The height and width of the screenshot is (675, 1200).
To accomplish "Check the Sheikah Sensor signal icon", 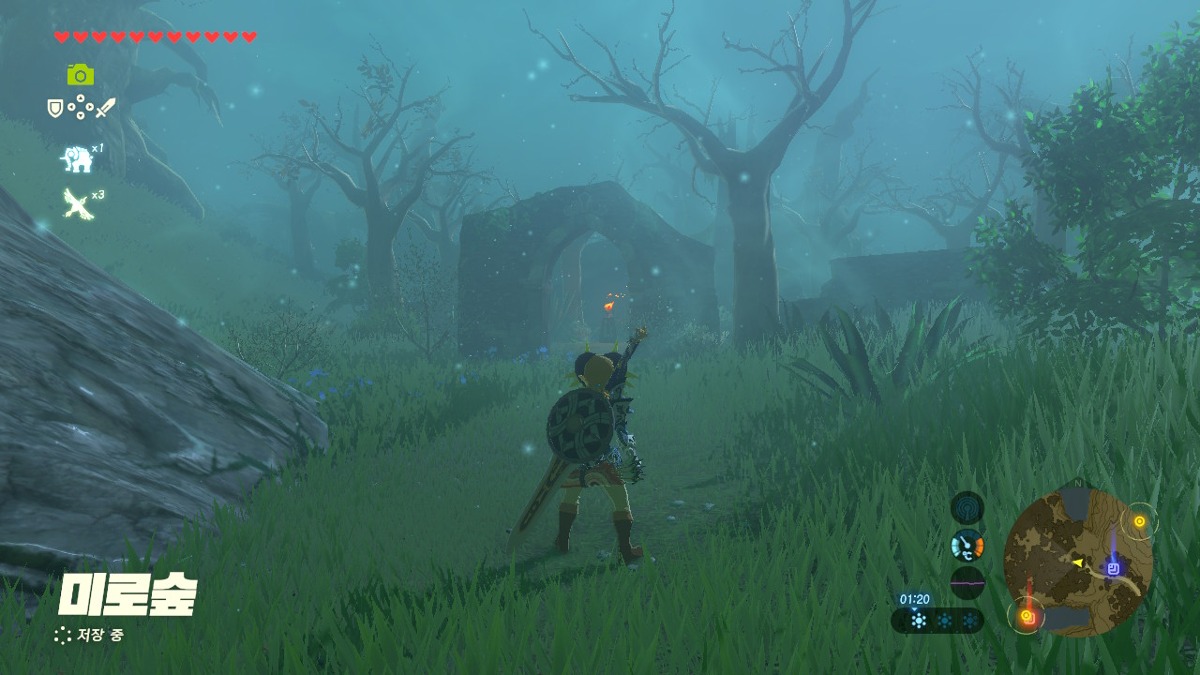I will point(967,507).
